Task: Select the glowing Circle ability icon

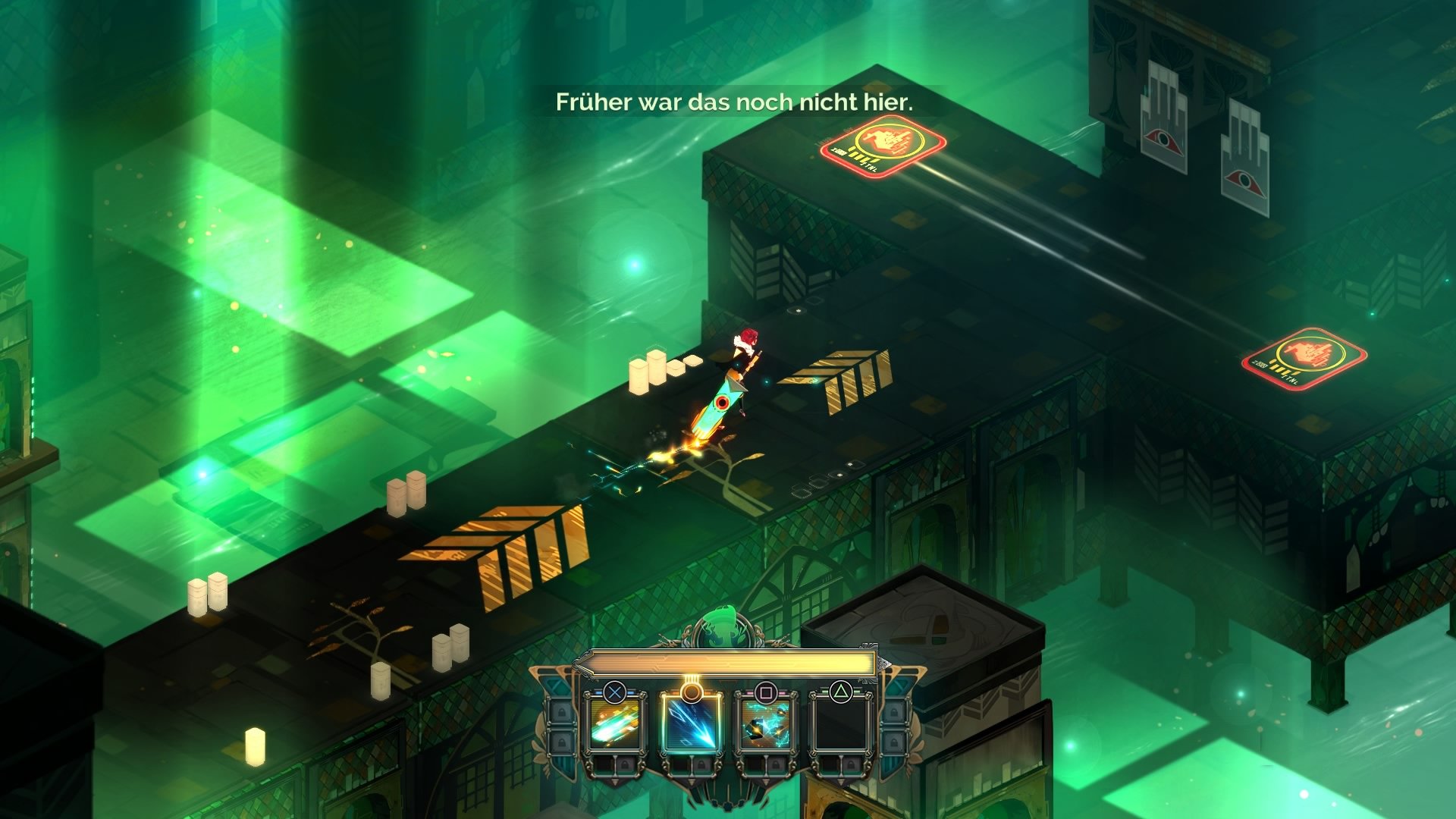Action: coord(692,725)
